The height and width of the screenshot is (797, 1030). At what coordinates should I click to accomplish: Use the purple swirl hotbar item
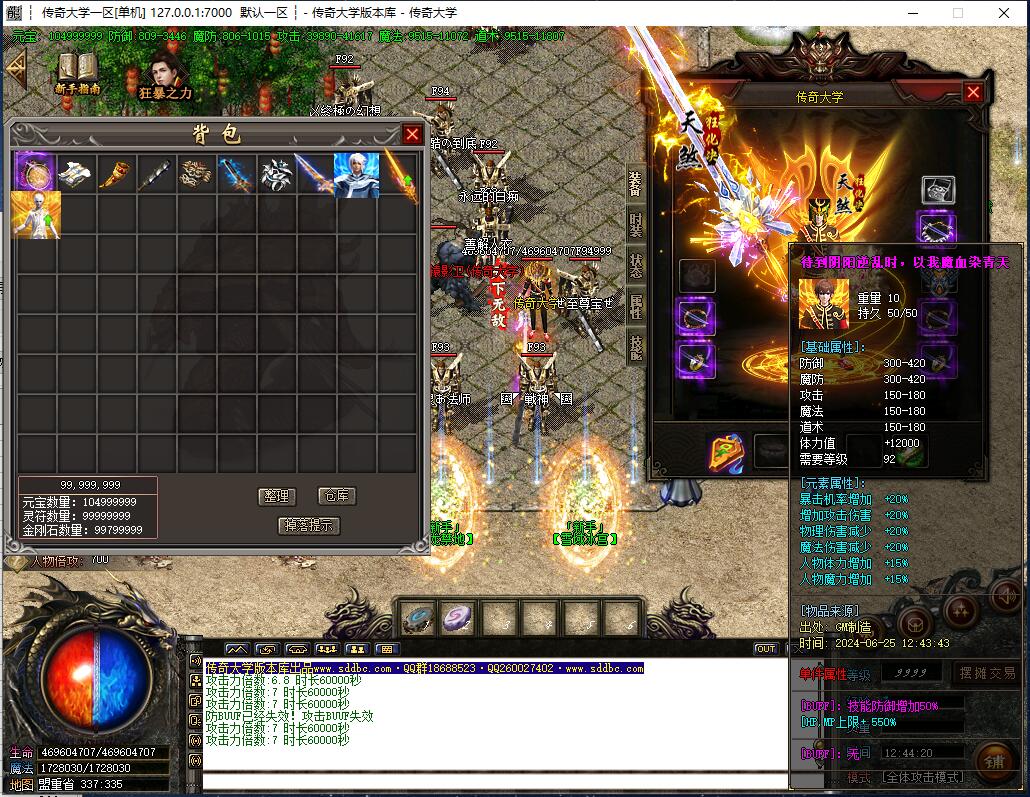click(459, 618)
